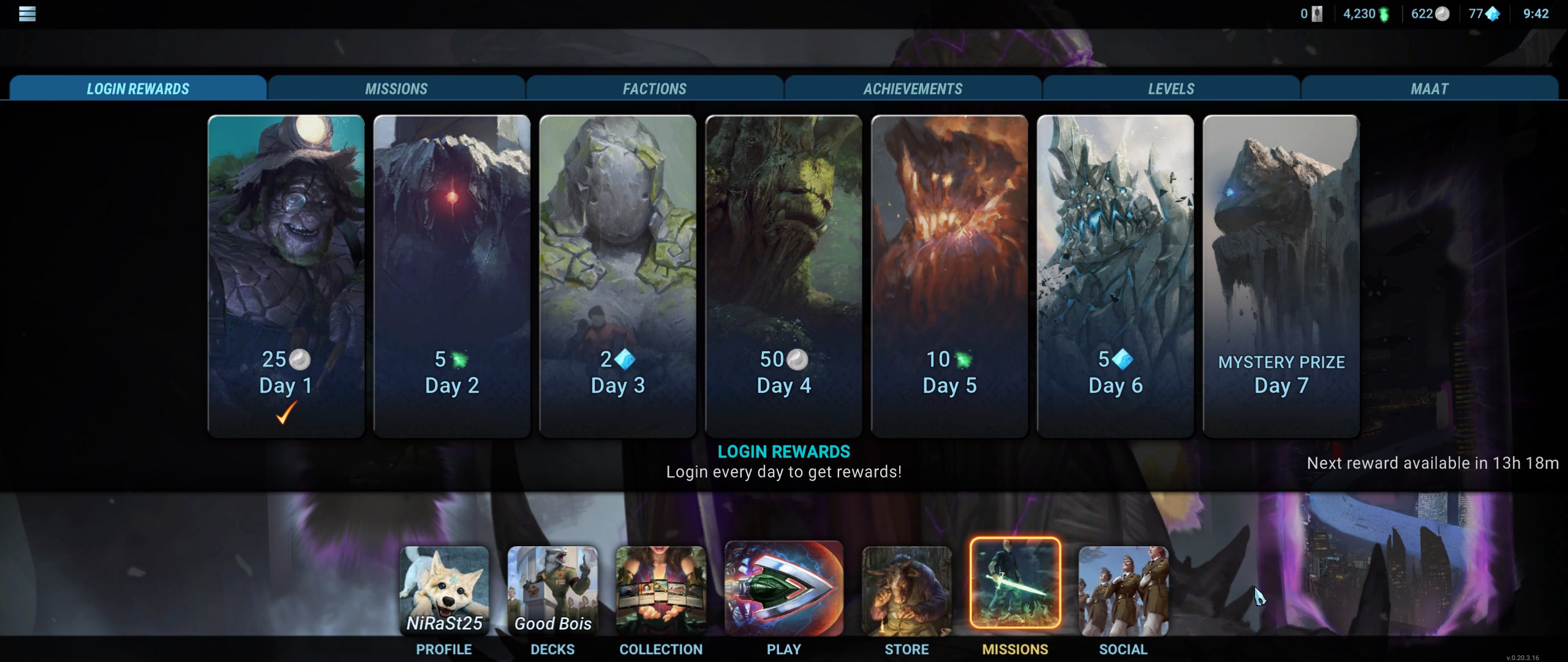Viewport: 1568px width, 662px height.
Task: Pick the Day 5 reward card
Action: 949,276
